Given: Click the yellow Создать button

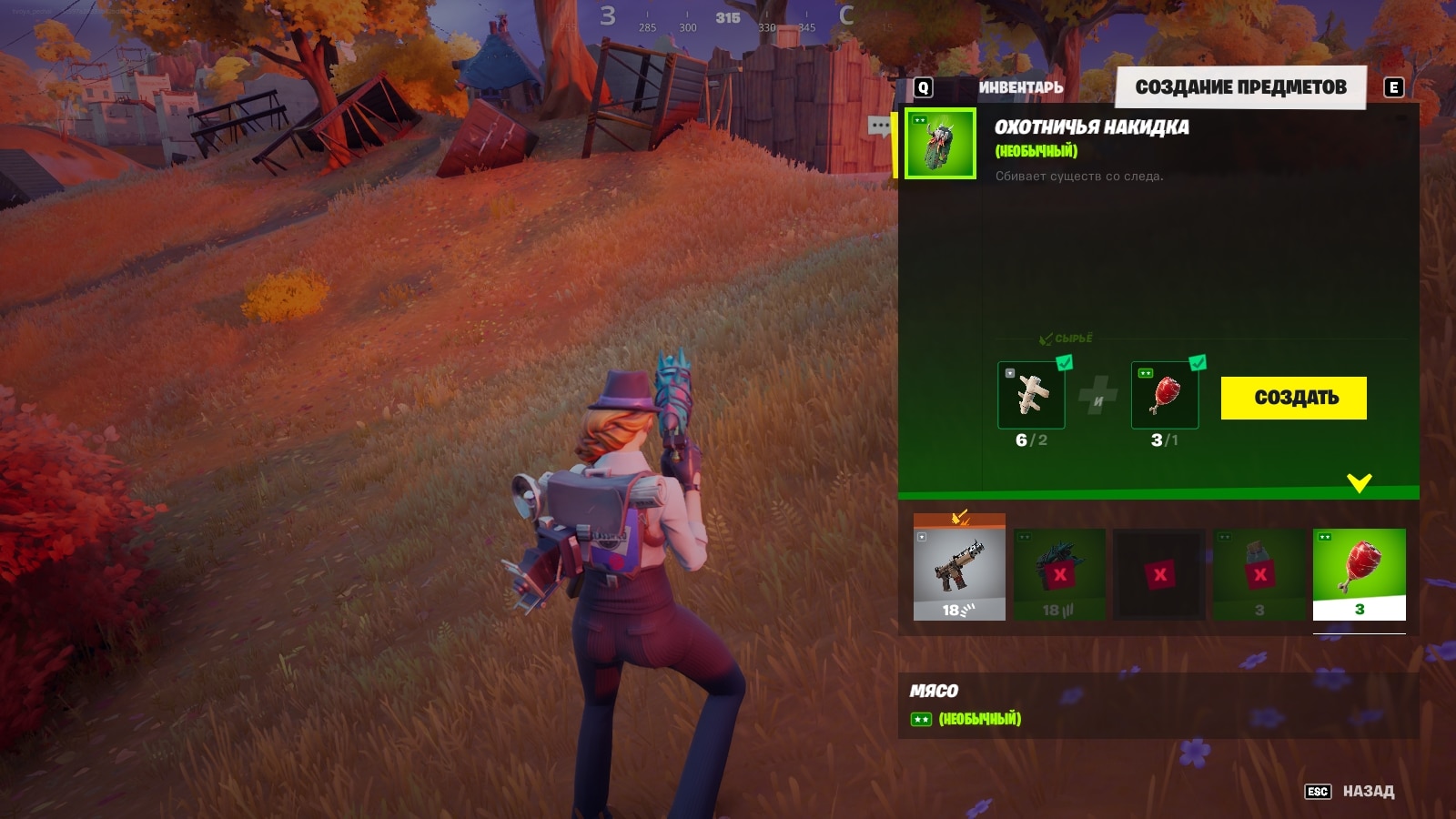Looking at the screenshot, I should tap(1293, 398).
